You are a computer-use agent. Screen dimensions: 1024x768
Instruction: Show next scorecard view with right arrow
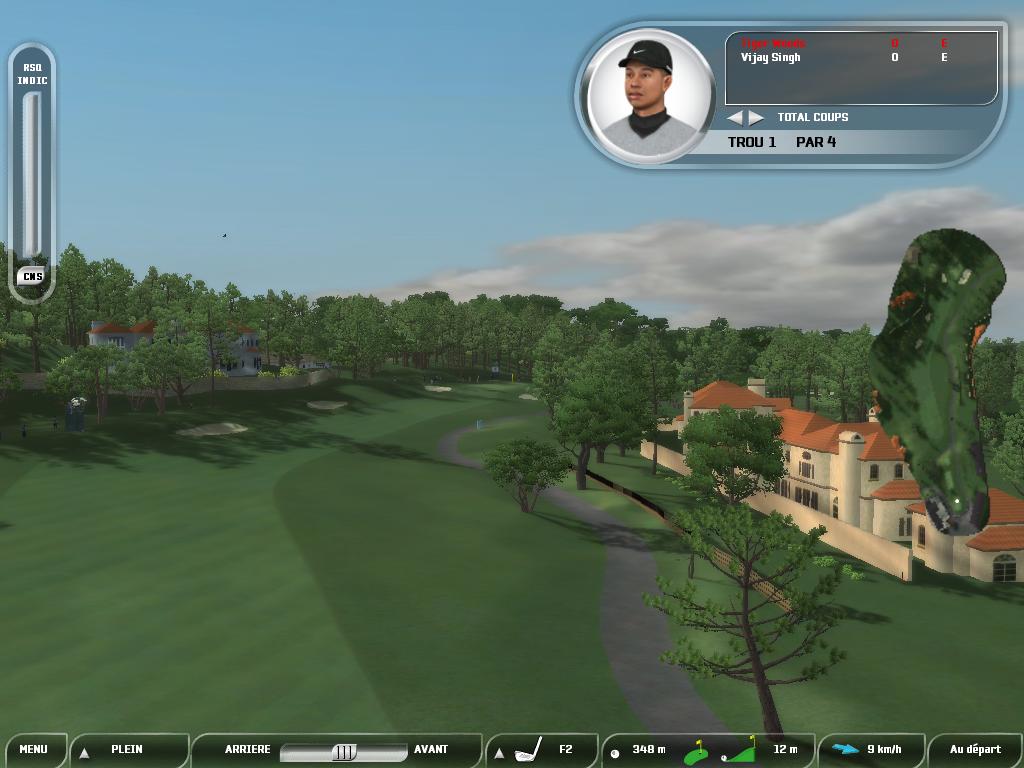tap(757, 118)
